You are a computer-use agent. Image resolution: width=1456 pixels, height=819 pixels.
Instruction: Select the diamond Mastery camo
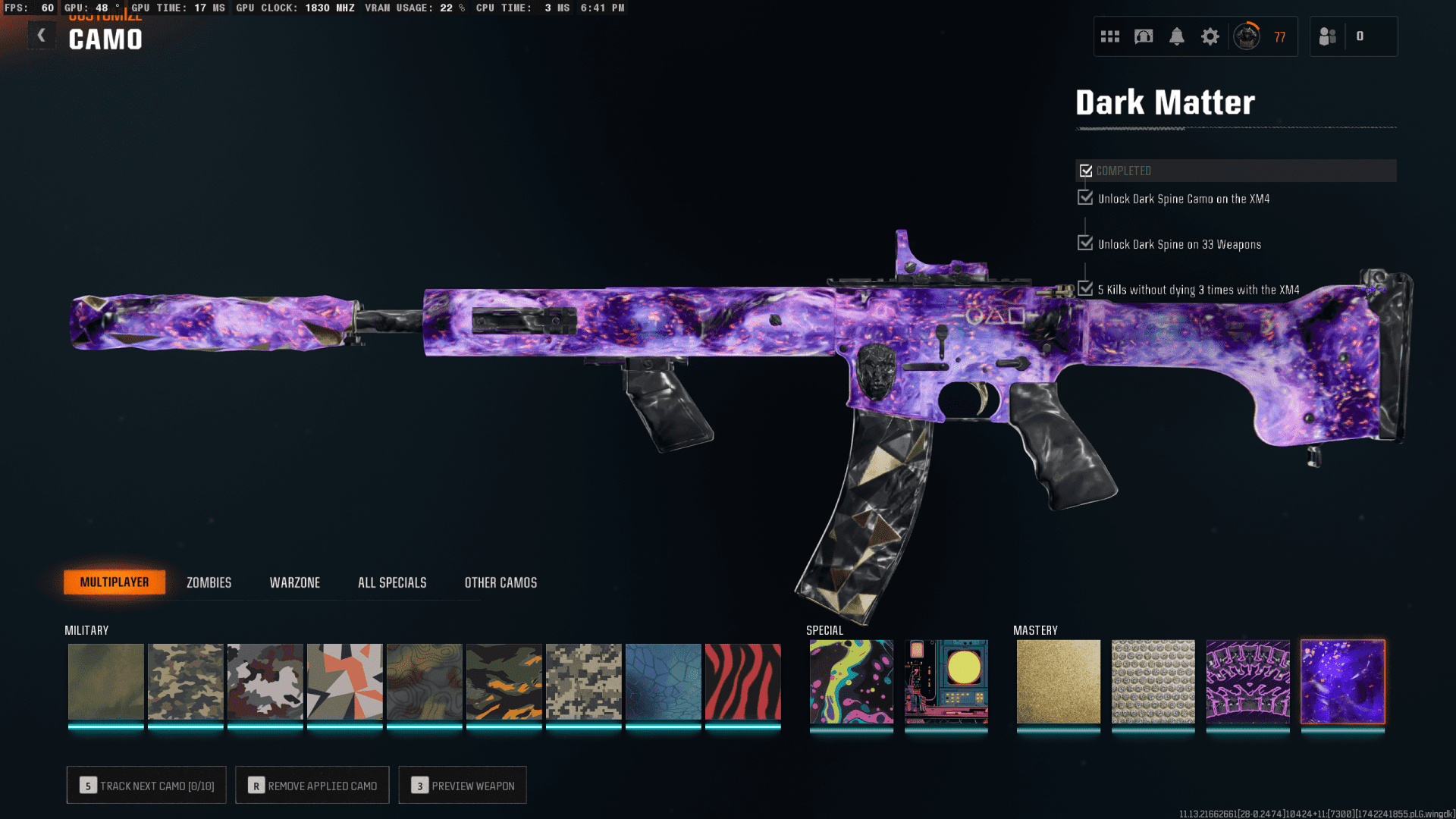point(1153,681)
